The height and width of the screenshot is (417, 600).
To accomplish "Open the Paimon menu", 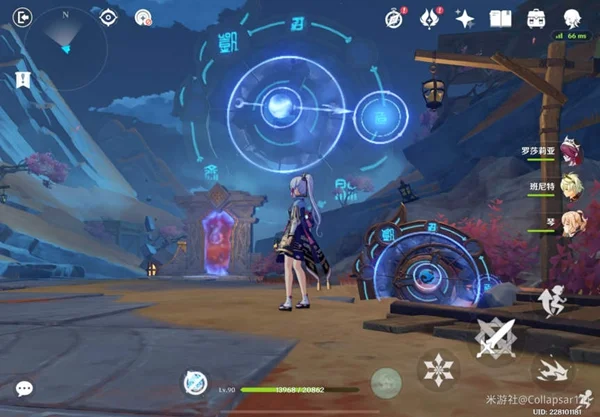I will point(571,18).
